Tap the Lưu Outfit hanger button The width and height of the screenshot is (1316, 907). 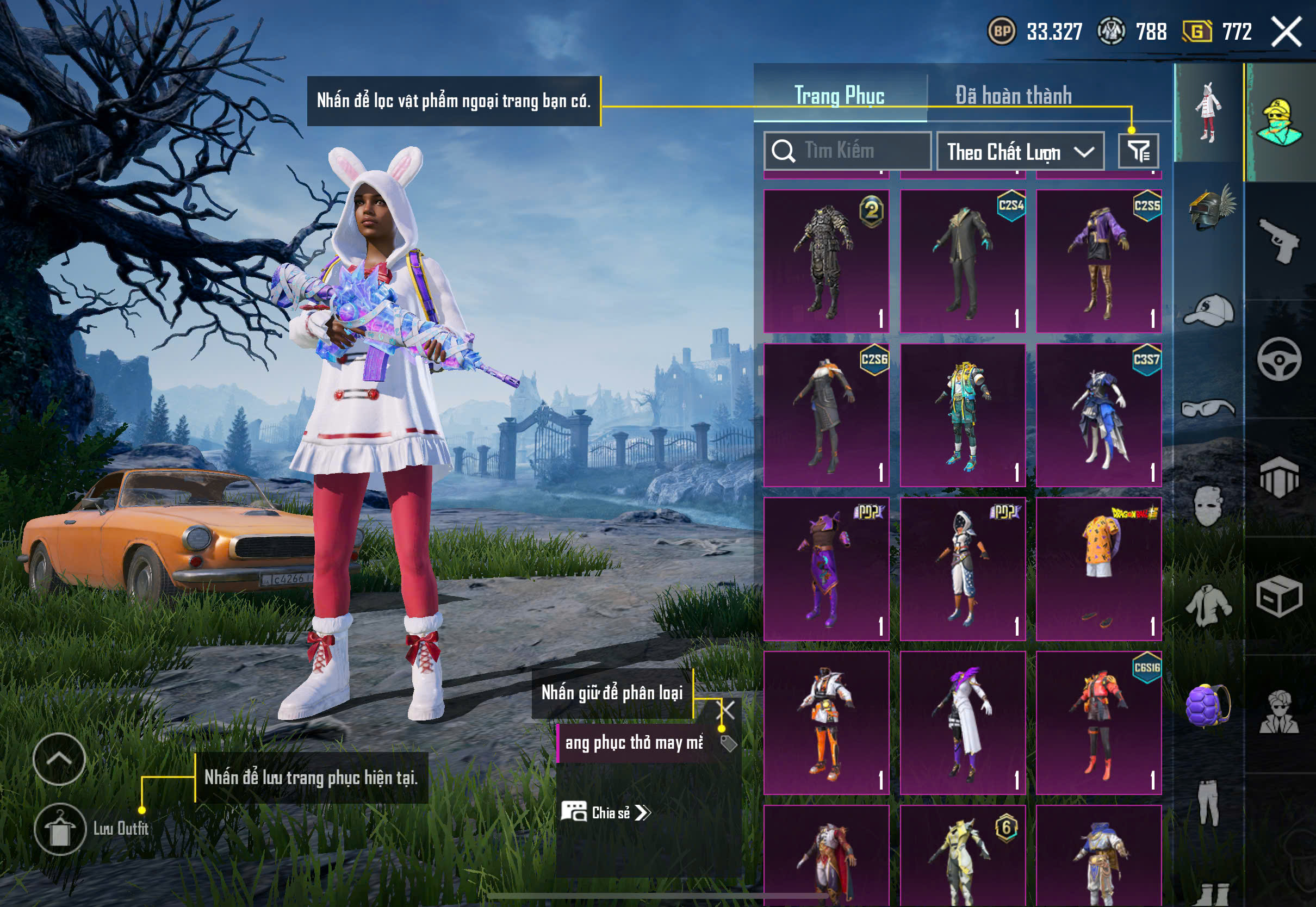coord(60,829)
